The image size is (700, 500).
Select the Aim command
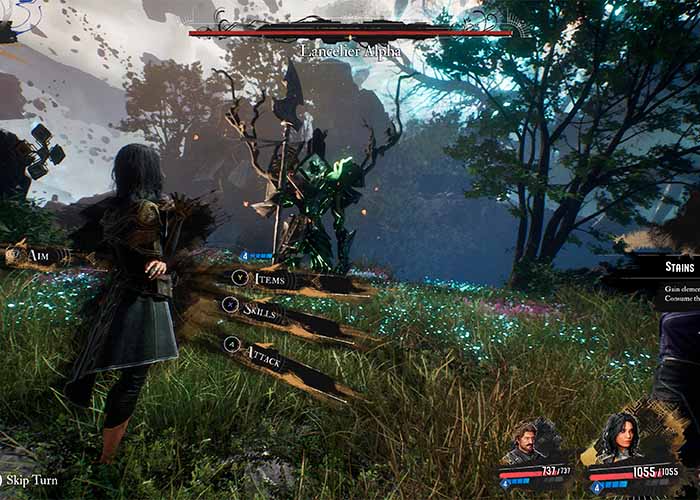38,256
